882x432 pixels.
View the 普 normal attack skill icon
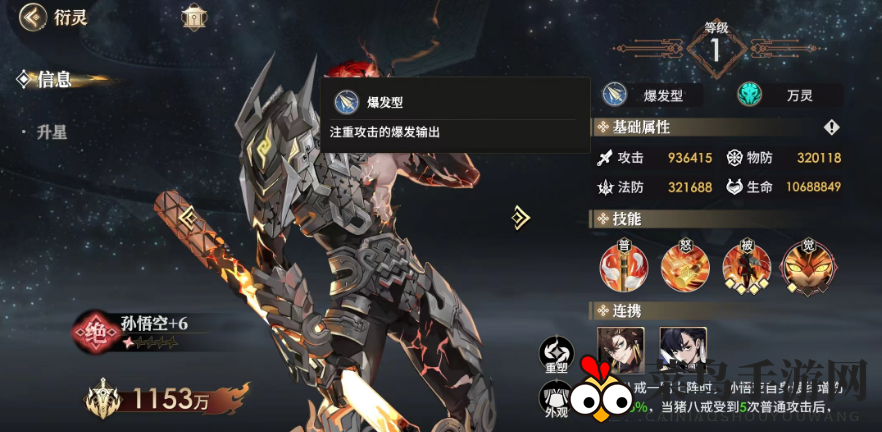pyautogui.click(x=623, y=264)
